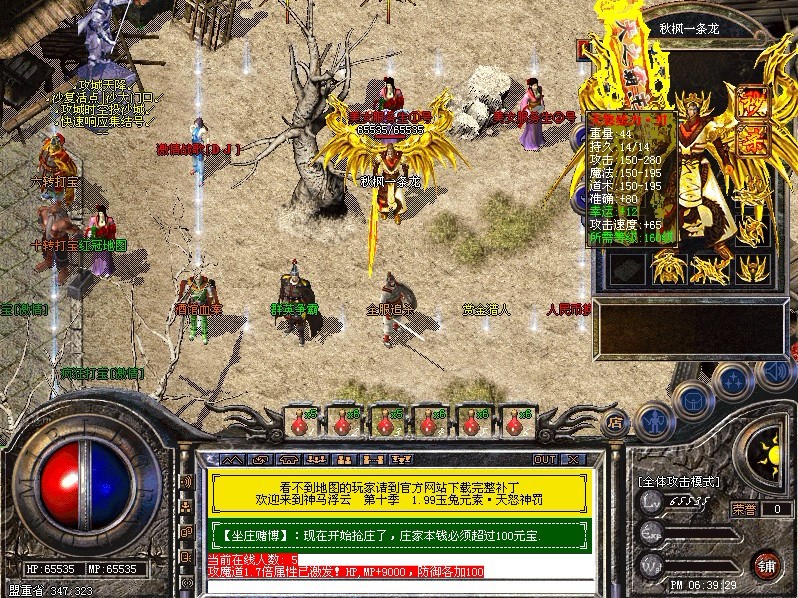Use the sixth red potion in the belt
This screenshot has width=798, height=598.
coord(516,419)
